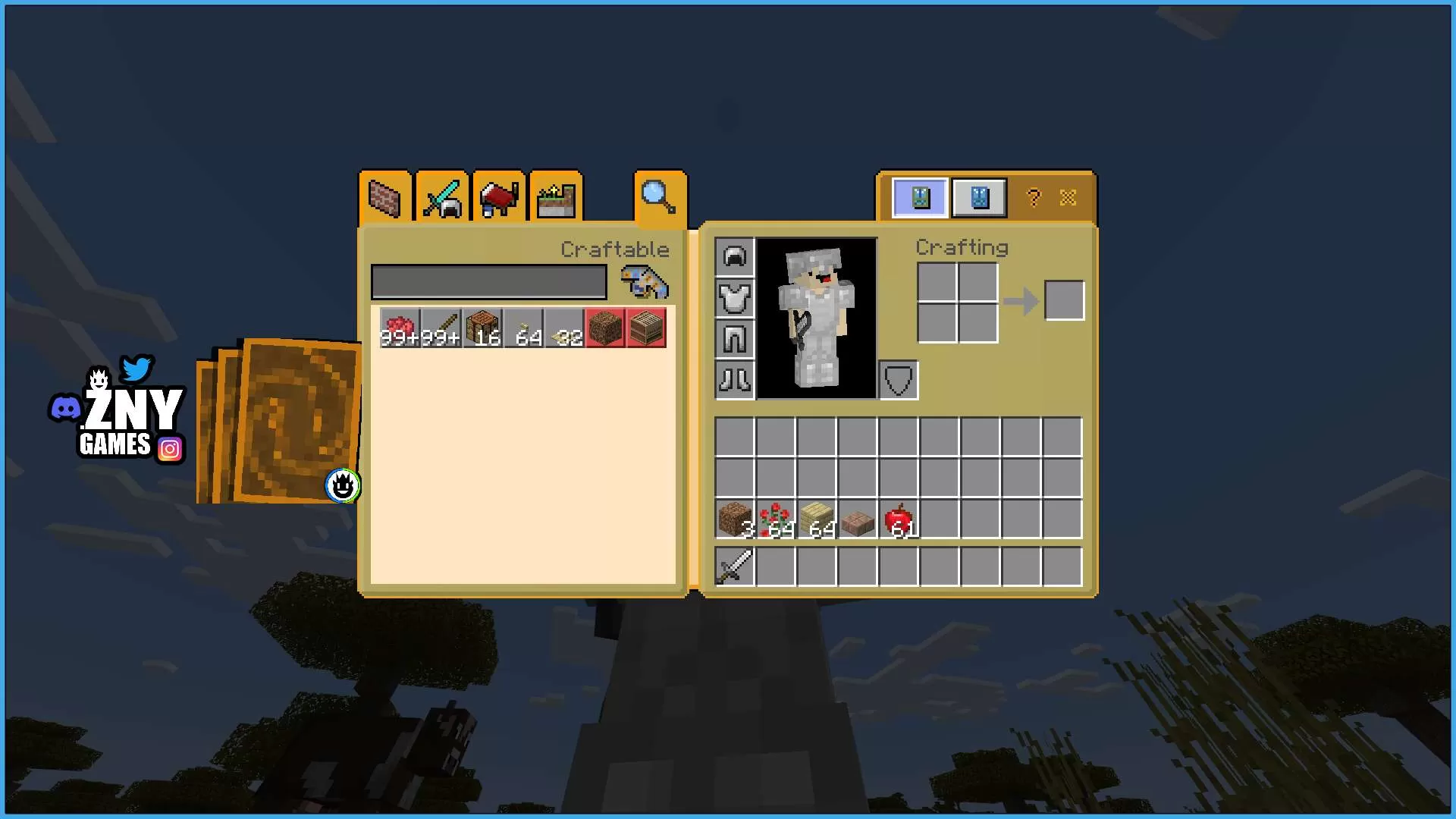Switch to the Crafting section

click(962, 247)
